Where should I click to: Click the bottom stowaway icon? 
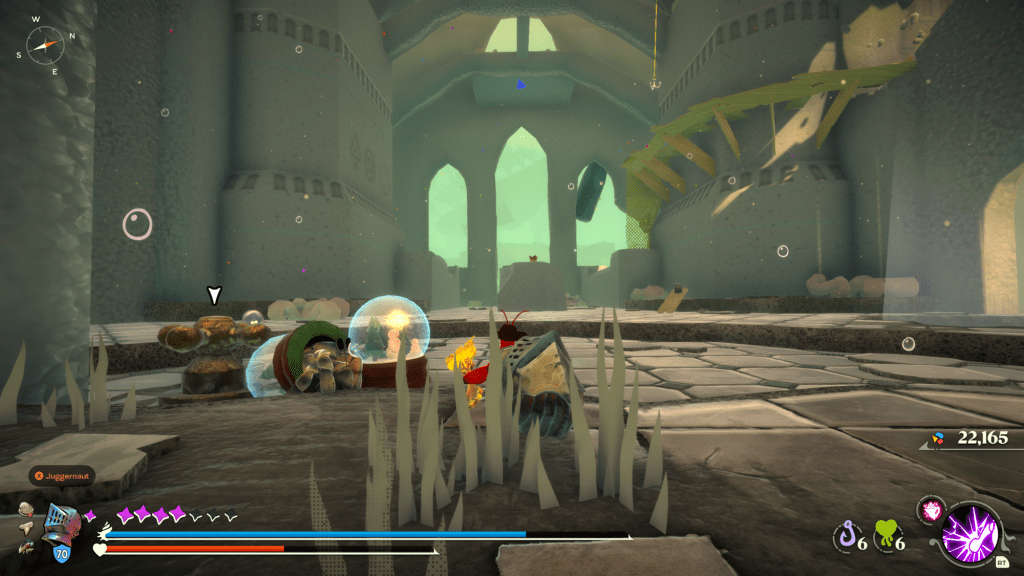click(27, 546)
